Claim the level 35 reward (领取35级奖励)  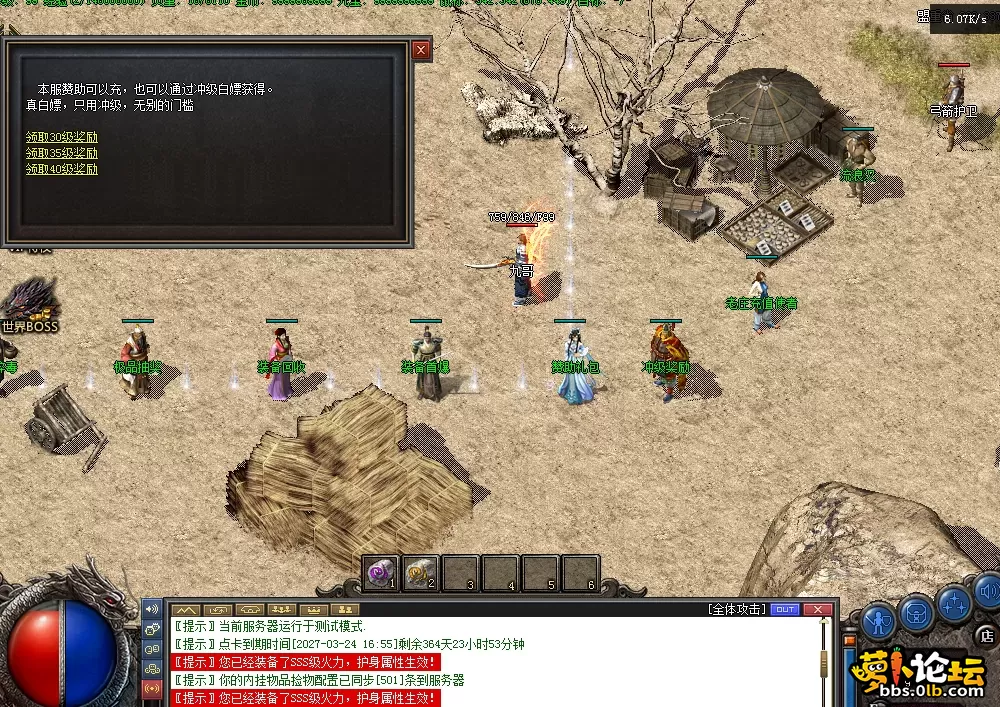coord(62,153)
